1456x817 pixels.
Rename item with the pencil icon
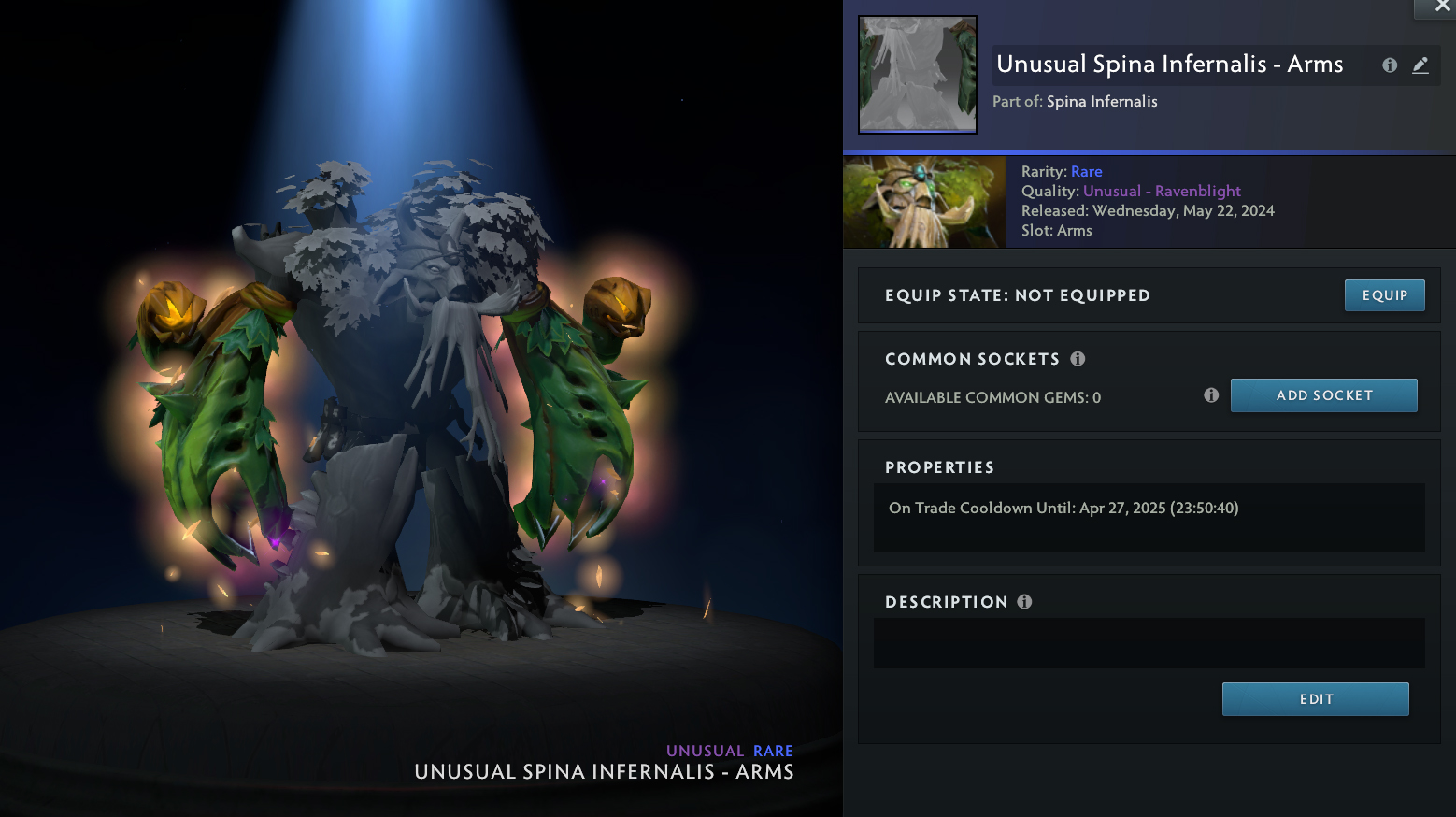1420,65
